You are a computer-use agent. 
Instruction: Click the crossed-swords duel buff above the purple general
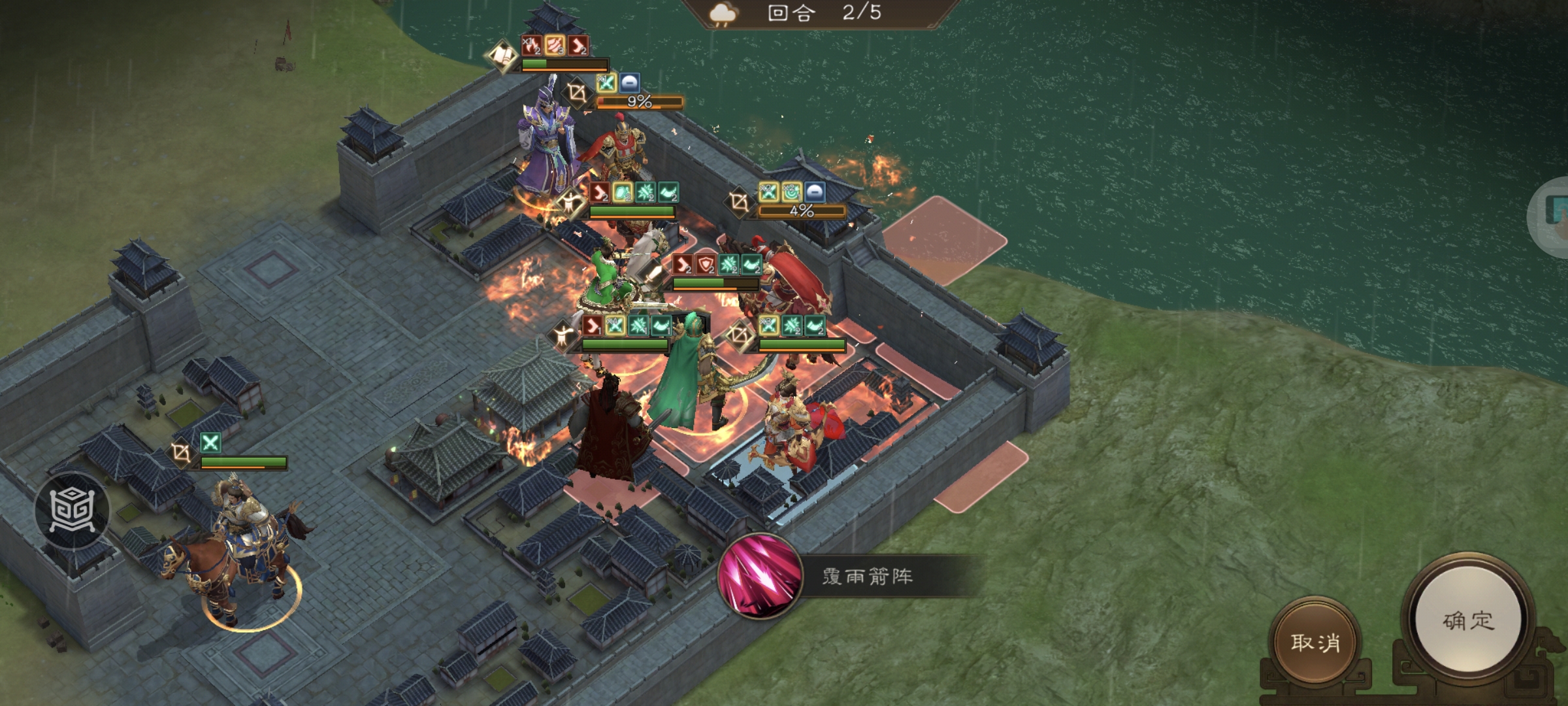(x=607, y=83)
